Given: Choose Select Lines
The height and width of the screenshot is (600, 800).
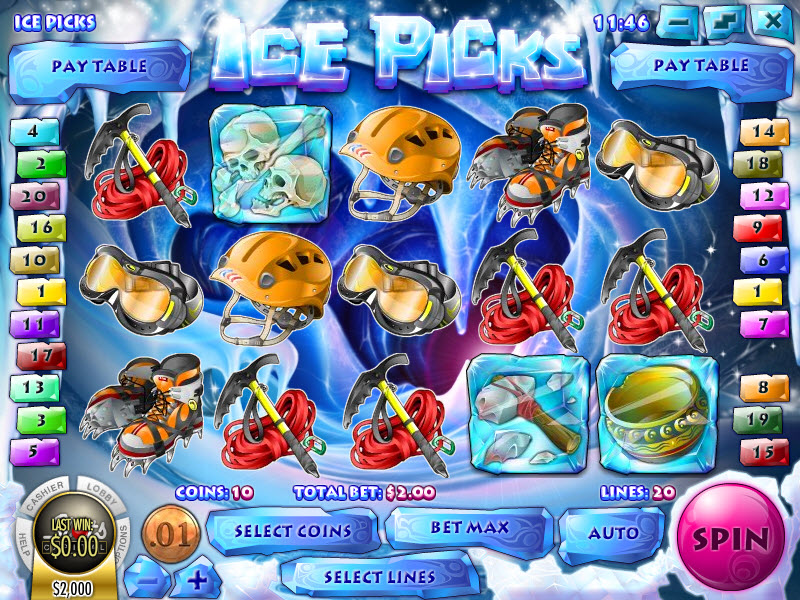Looking at the screenshot, I should point(379,577).
